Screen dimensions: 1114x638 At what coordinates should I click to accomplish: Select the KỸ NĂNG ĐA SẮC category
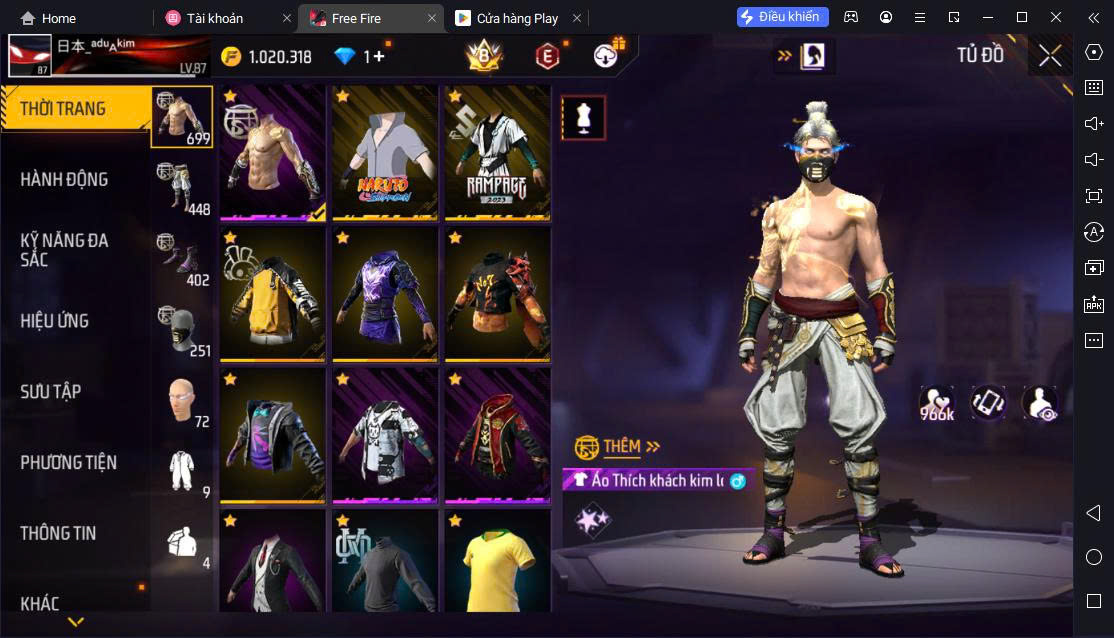[64, 250]
